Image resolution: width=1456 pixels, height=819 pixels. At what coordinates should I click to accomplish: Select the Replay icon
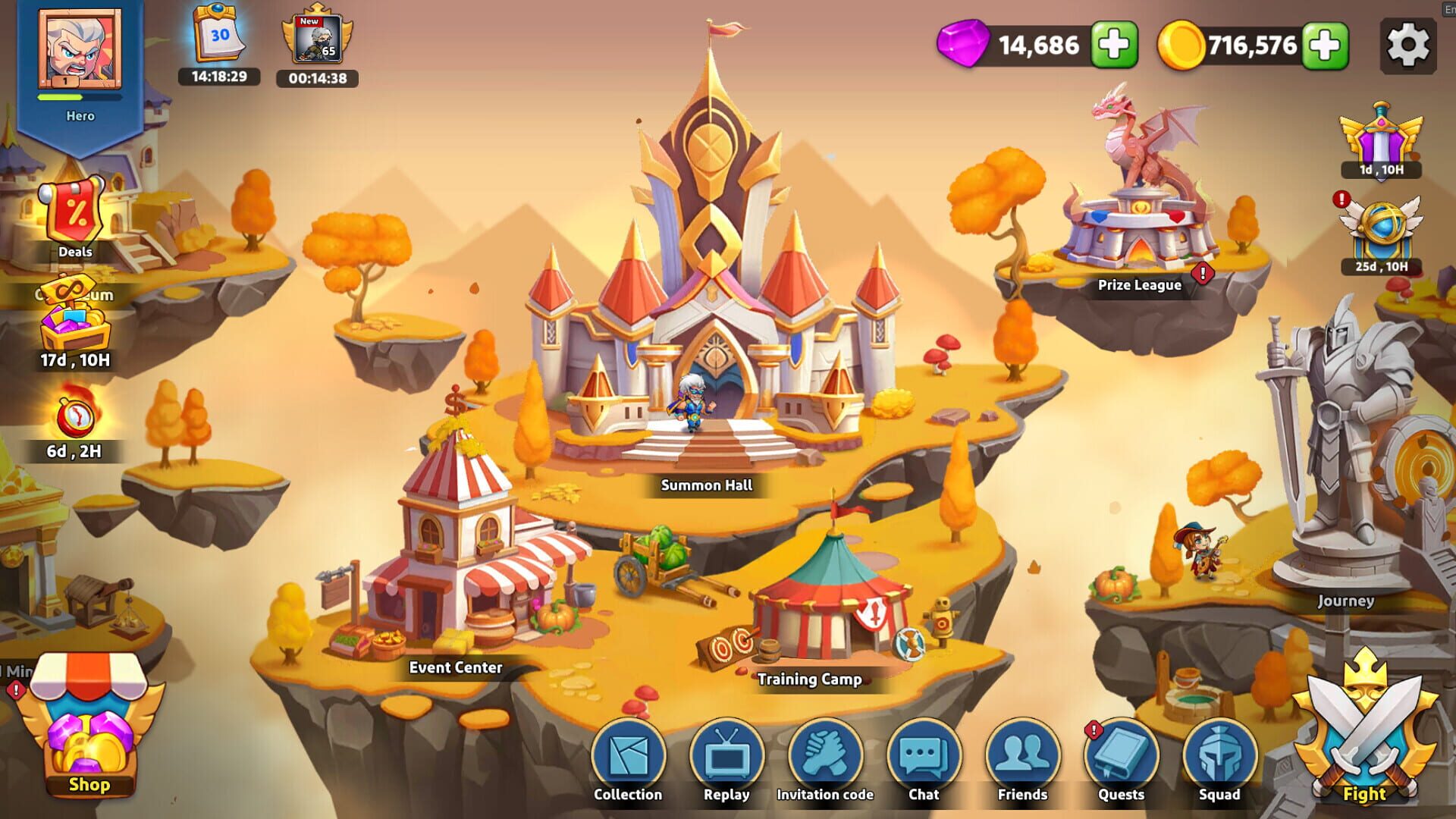(726, 755)
